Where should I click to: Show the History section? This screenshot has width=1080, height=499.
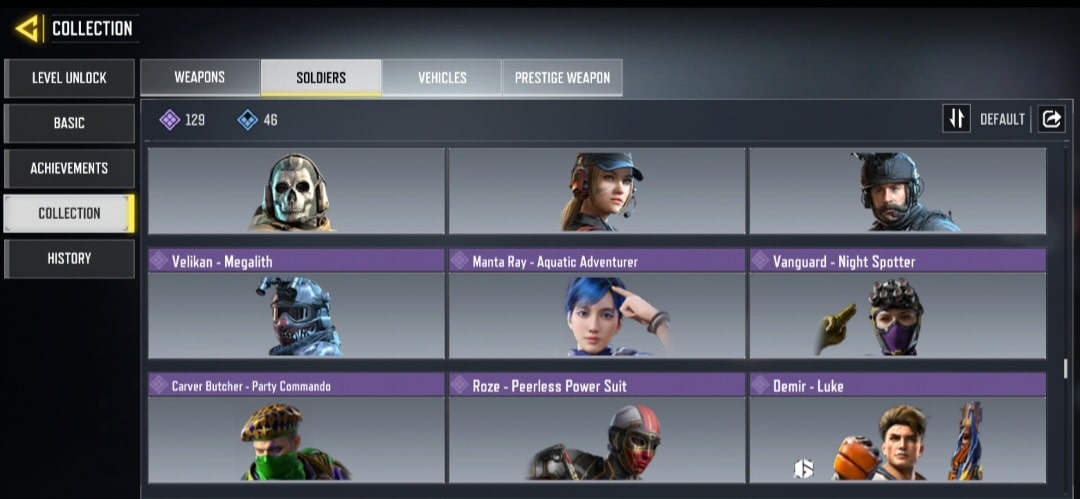(x=69, y=258)
